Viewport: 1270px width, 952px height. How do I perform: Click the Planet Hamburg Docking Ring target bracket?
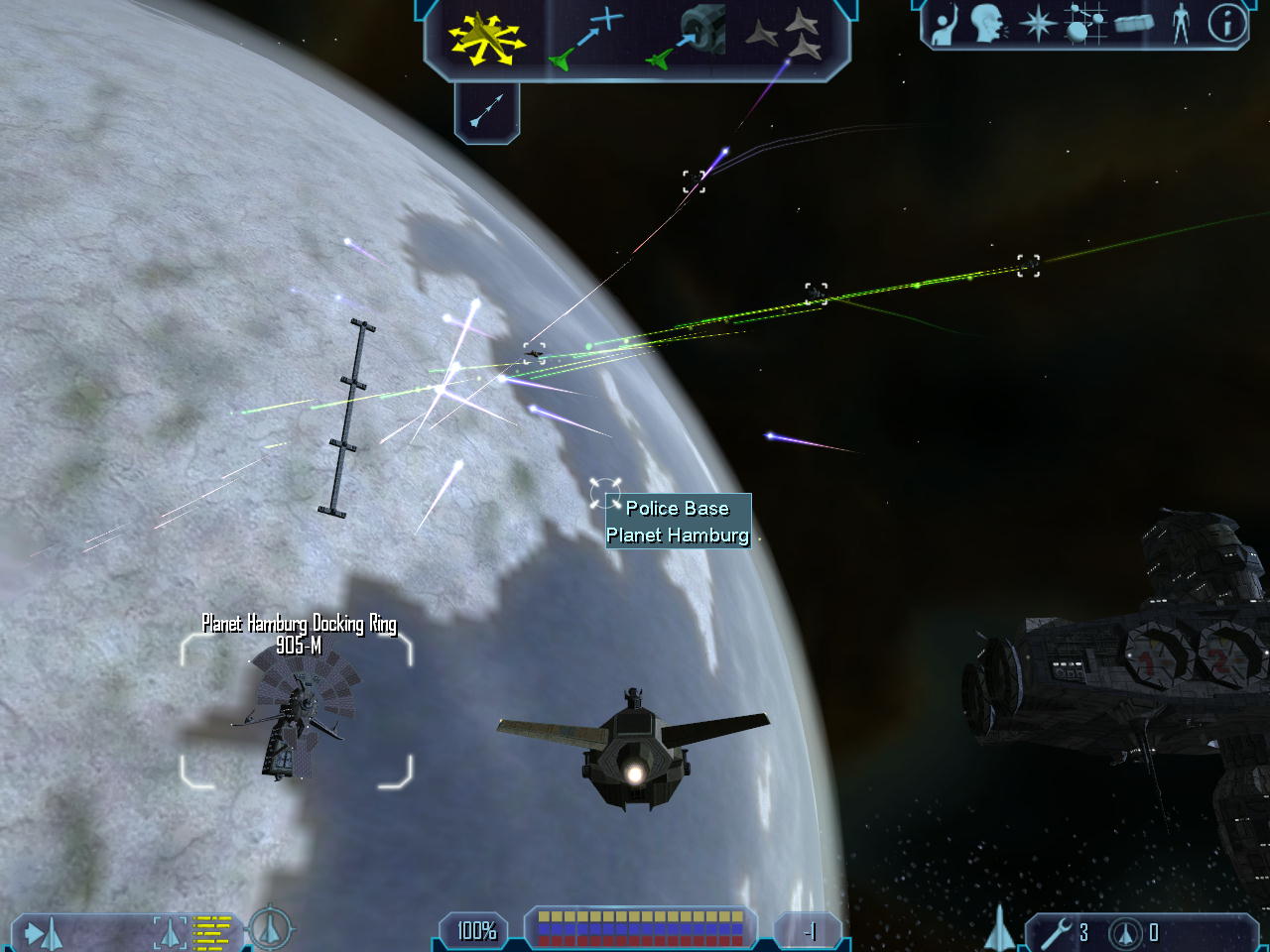click(296, 711)
